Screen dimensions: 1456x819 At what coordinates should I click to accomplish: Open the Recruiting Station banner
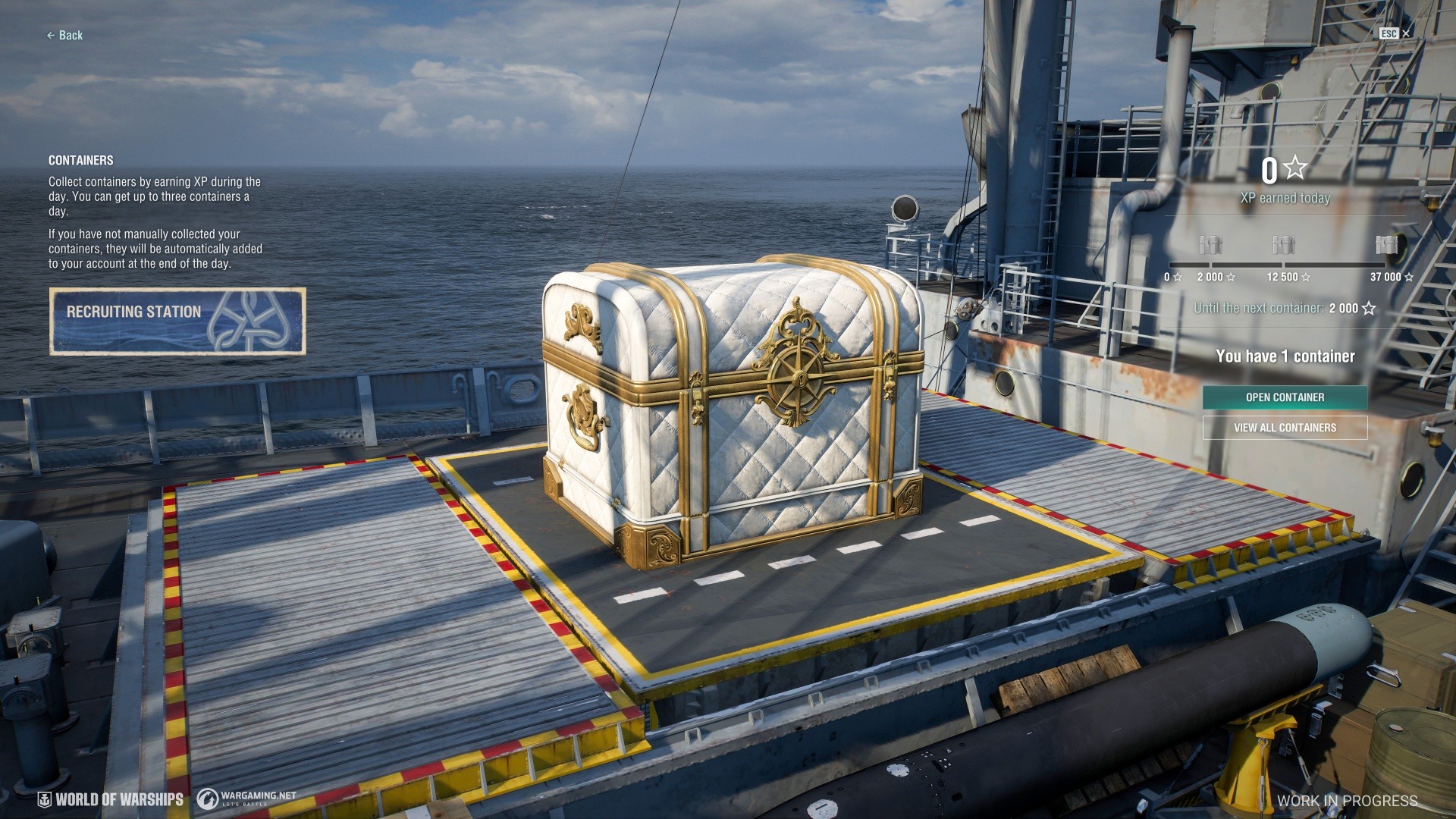(x=177, y=321)
